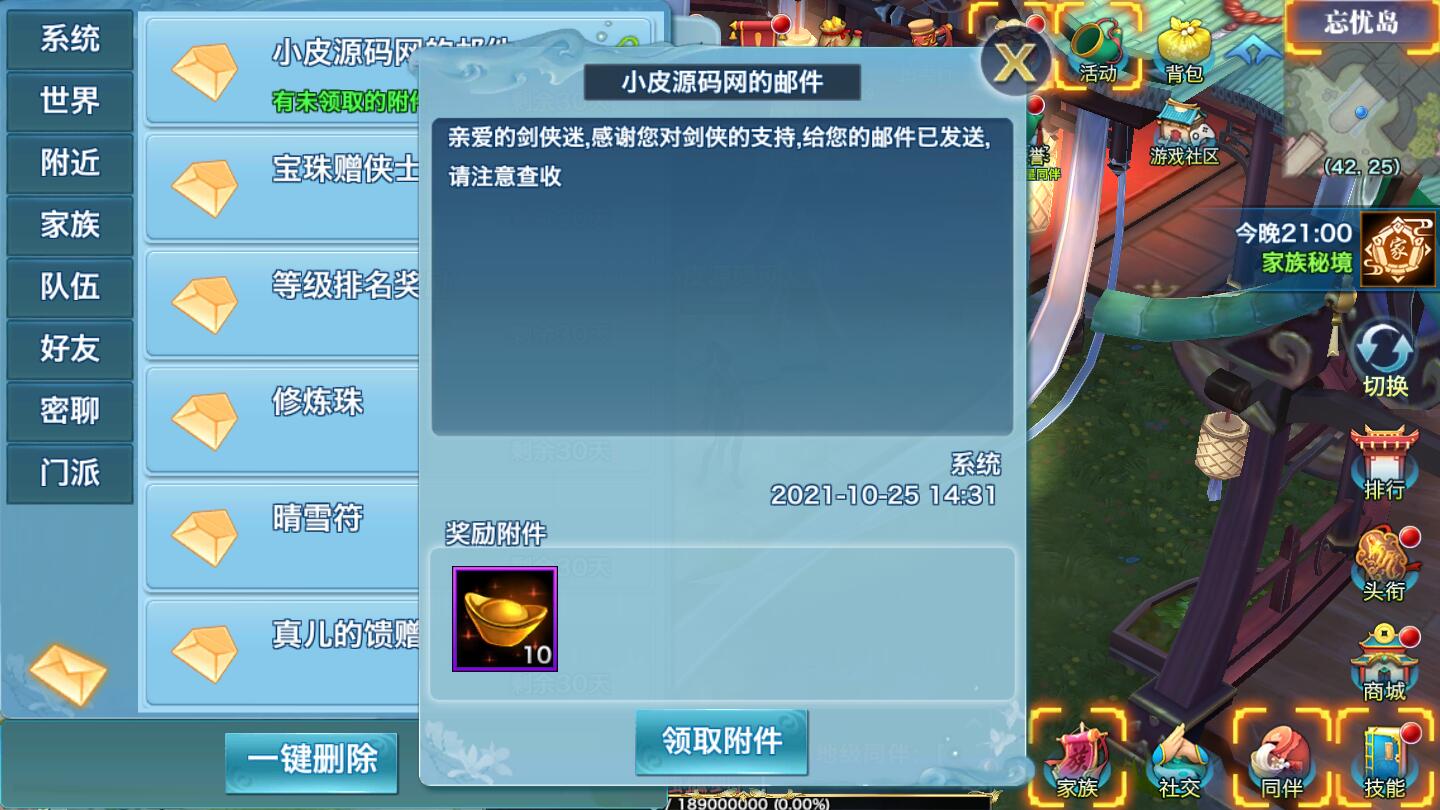1440x810 pixels.
Task: Open the 社交 social panel
Action: pos(1181,765)
